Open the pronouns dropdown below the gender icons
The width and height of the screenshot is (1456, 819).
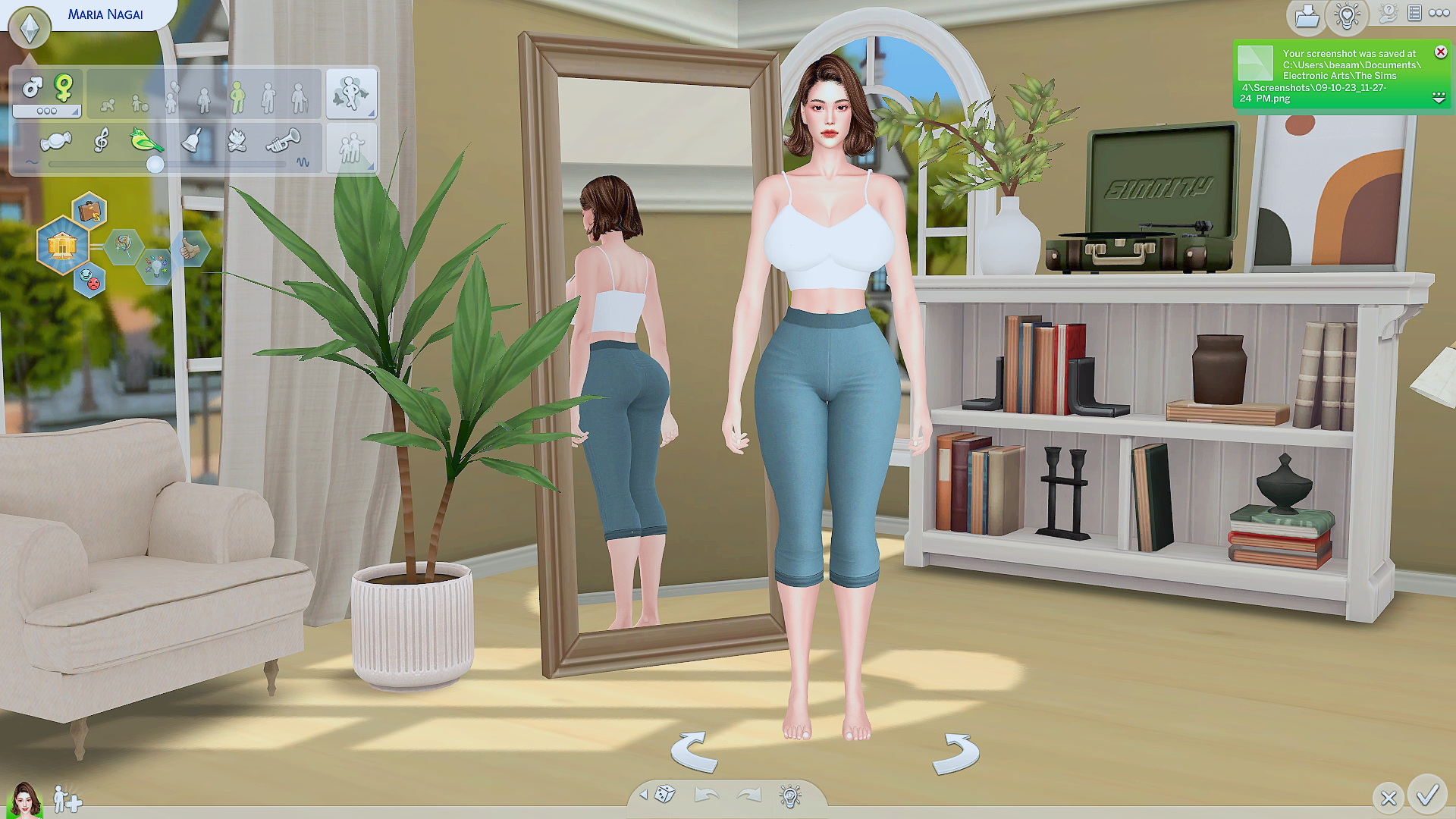(x=45, y=111)
